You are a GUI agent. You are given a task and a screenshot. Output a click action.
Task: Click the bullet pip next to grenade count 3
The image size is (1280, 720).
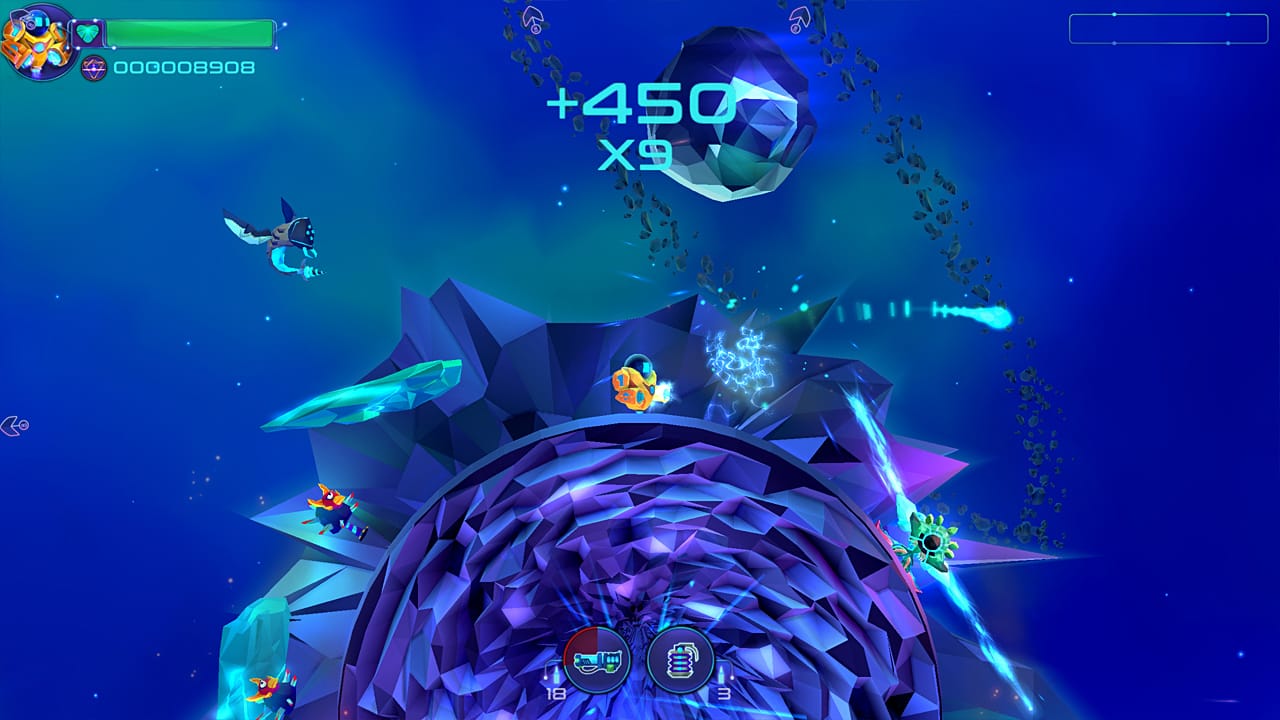point(722,674)
